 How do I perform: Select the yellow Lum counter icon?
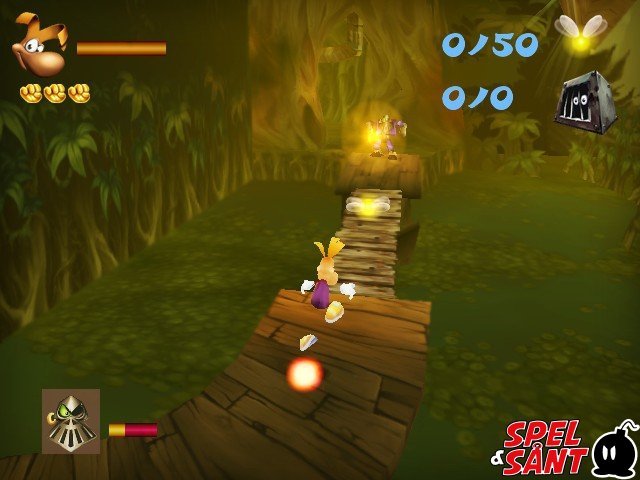coord(579,36)
